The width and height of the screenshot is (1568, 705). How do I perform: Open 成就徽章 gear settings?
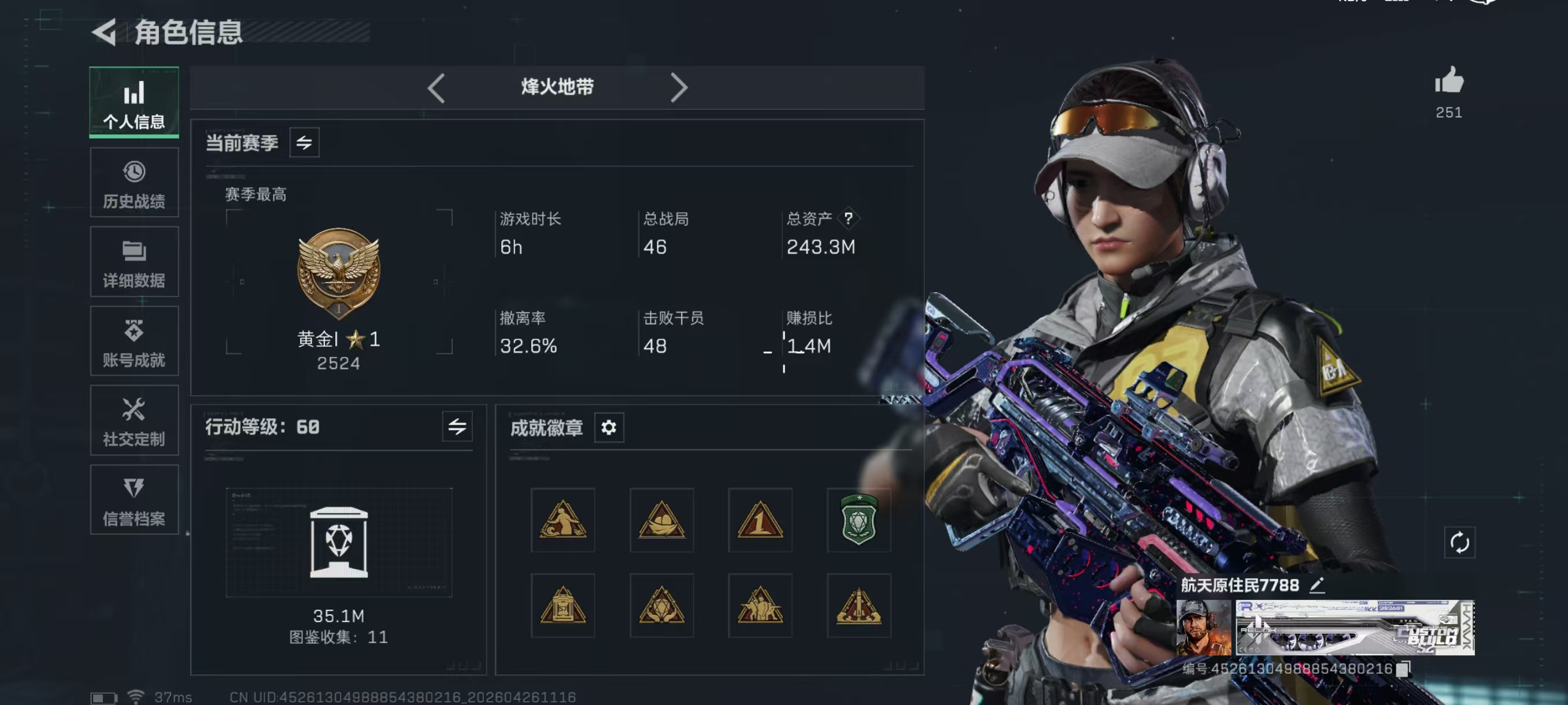click(609, 428)
